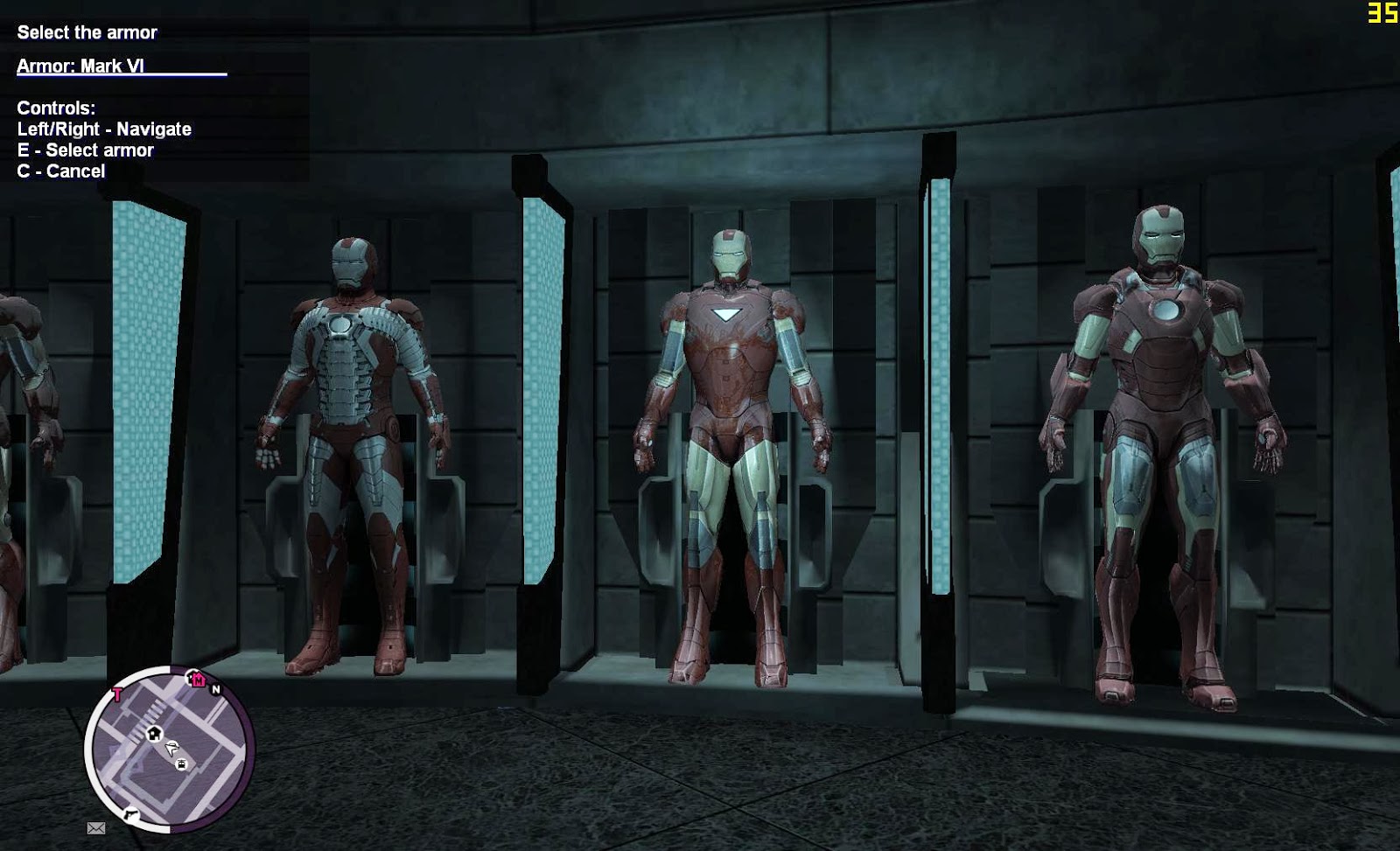Choose the rightmost Iron Man armor suit
The image size is (1400, 851).
(x=1159, y=420)
